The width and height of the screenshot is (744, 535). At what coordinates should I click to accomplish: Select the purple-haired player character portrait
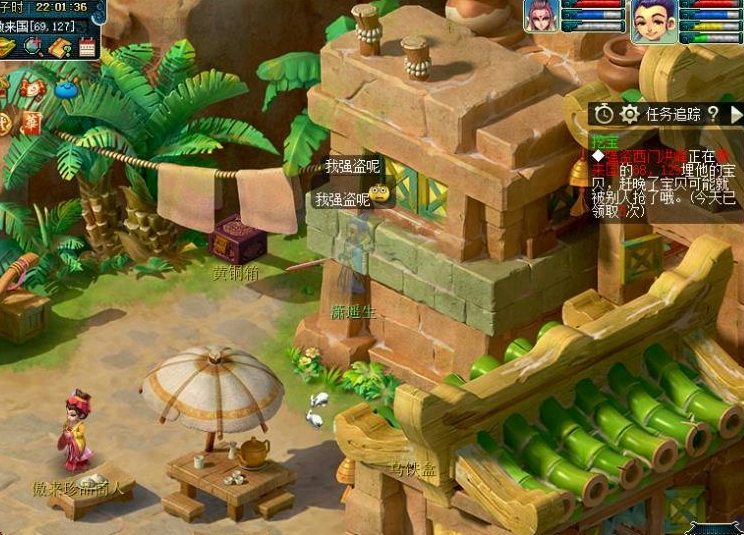pos(650,20)
